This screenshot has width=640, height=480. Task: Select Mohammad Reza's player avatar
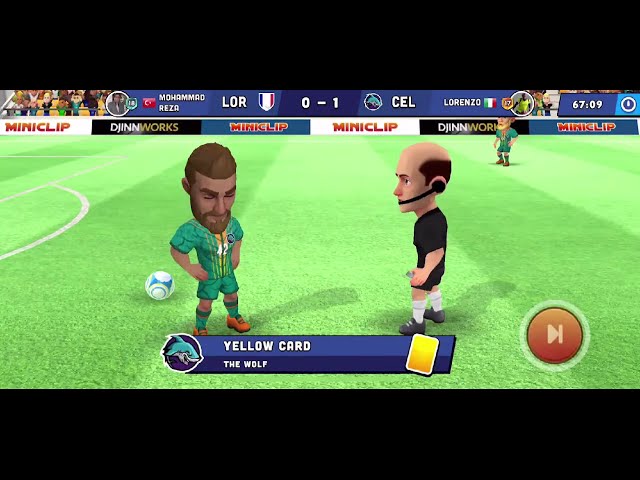118,103
